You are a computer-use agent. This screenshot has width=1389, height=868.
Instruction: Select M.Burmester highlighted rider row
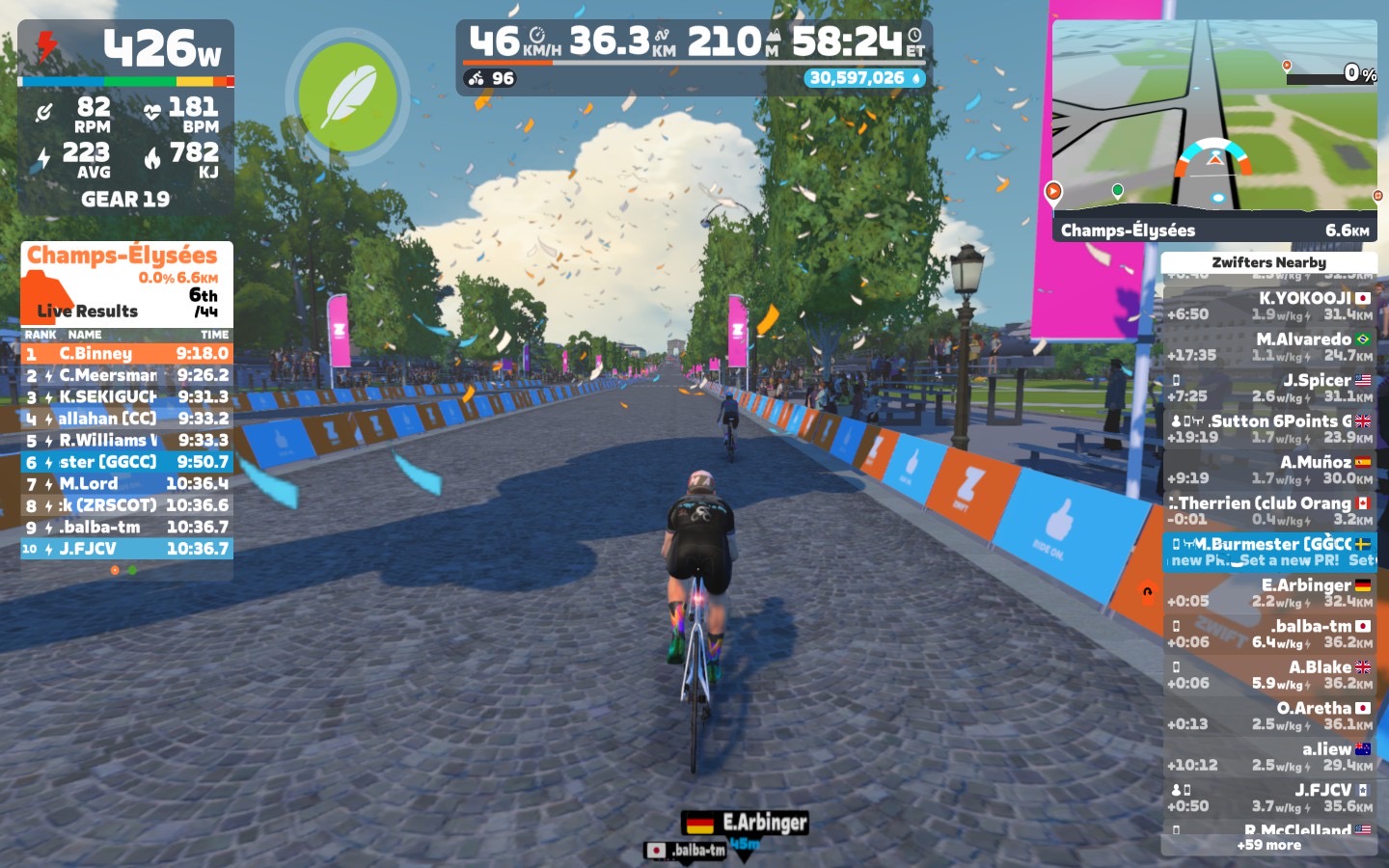coord(1269,552)
